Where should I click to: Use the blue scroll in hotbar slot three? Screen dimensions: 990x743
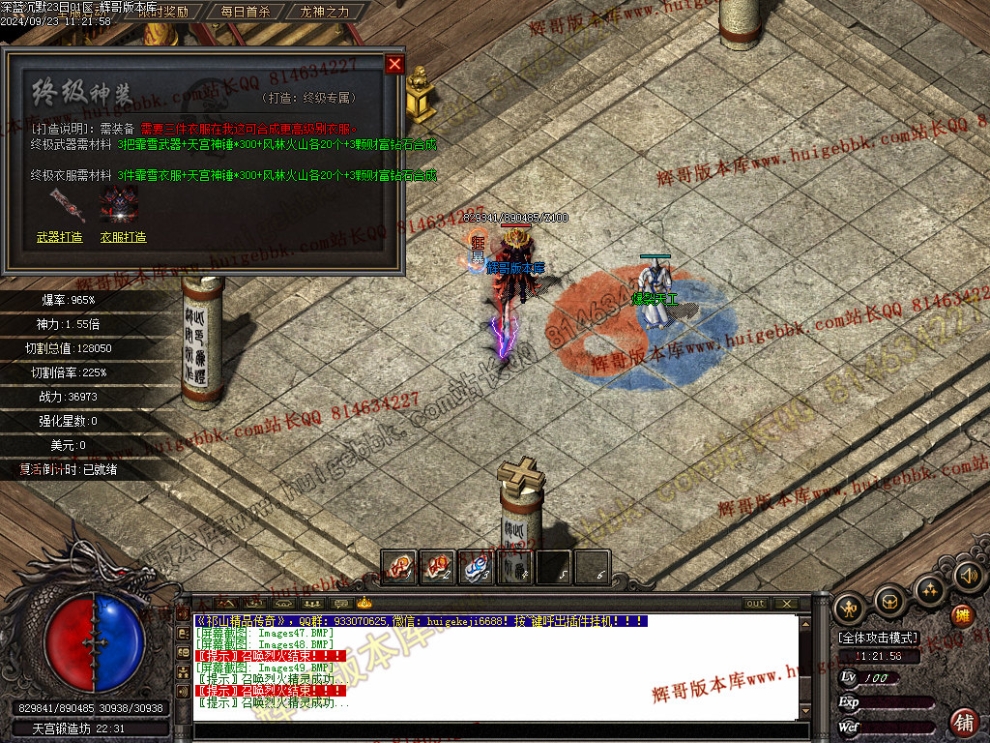(476, 567)
